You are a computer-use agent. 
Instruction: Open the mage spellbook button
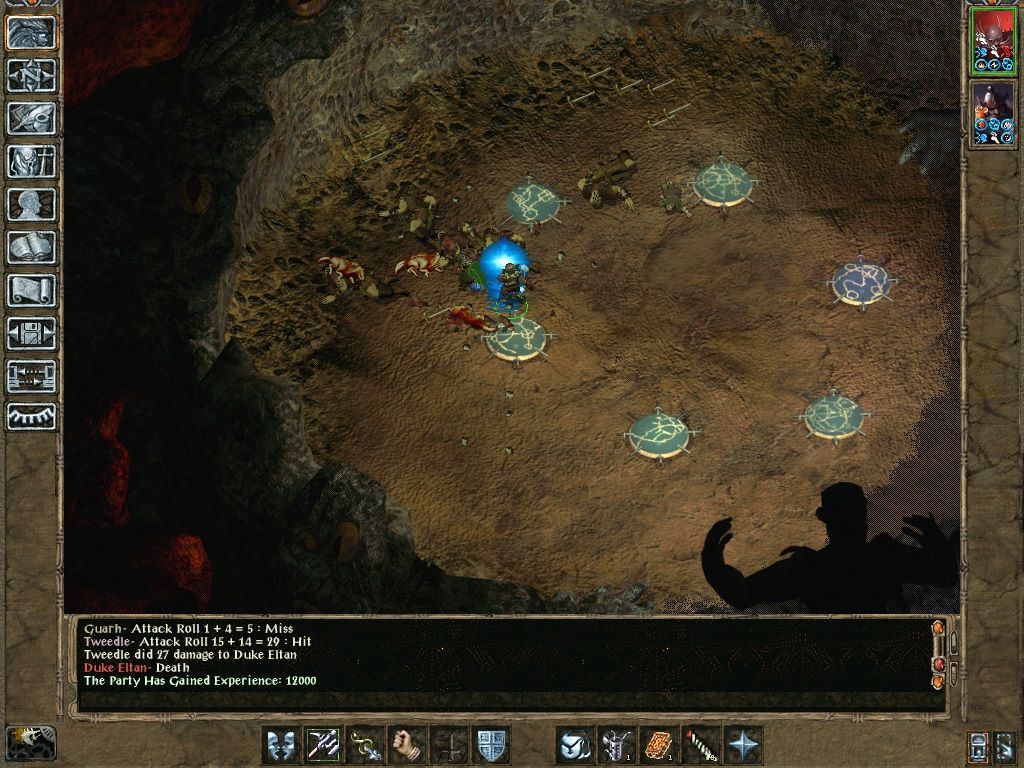31,247
